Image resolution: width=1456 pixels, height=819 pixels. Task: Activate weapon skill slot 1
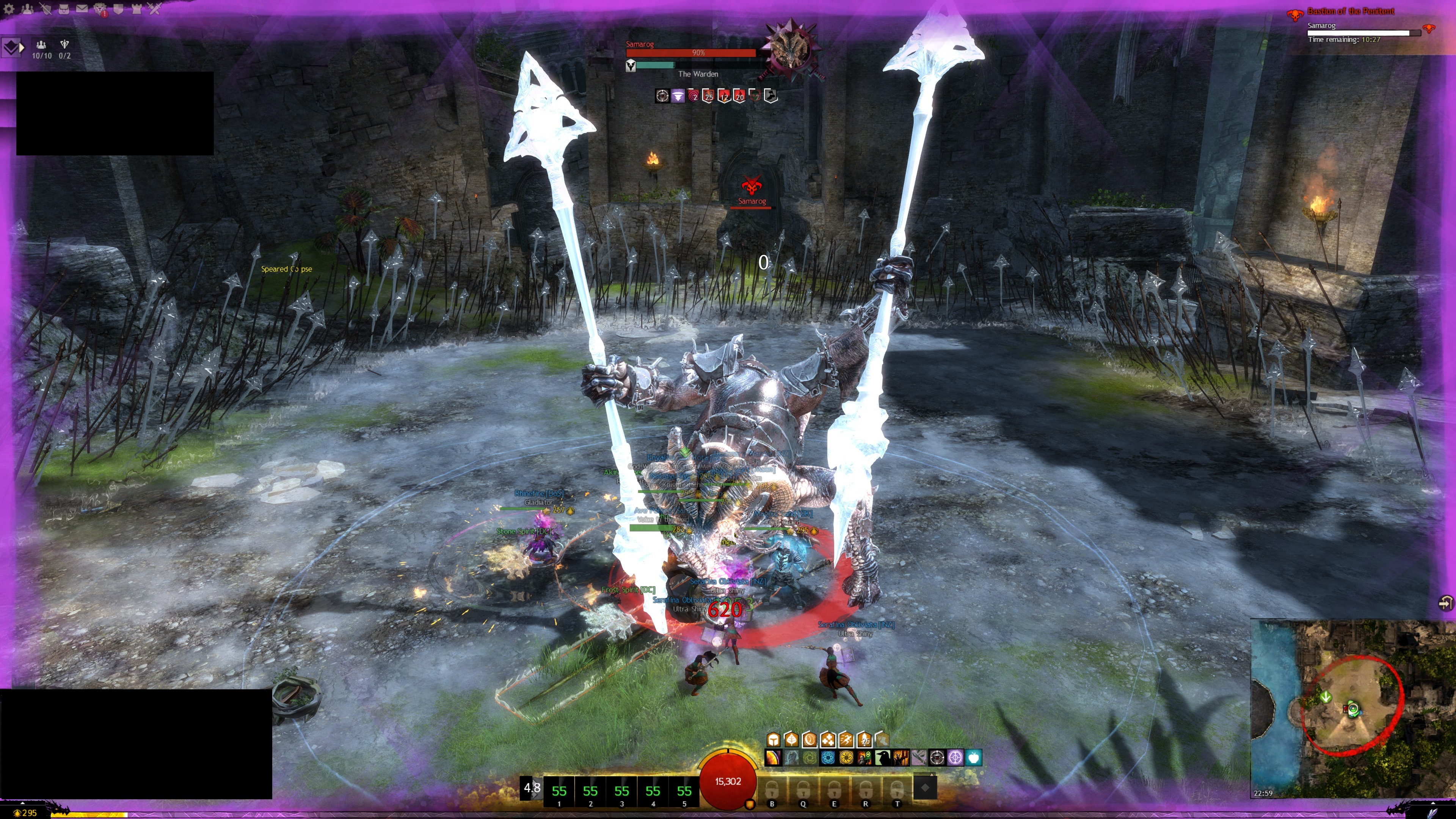click(559, 792)
